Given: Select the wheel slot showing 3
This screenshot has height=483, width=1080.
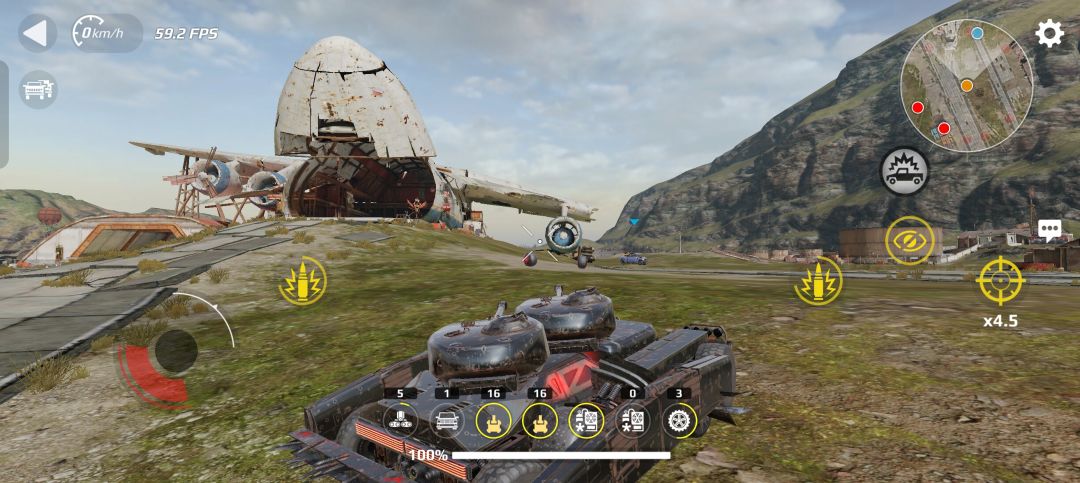Looking at the screenshot, I should 680,420.
